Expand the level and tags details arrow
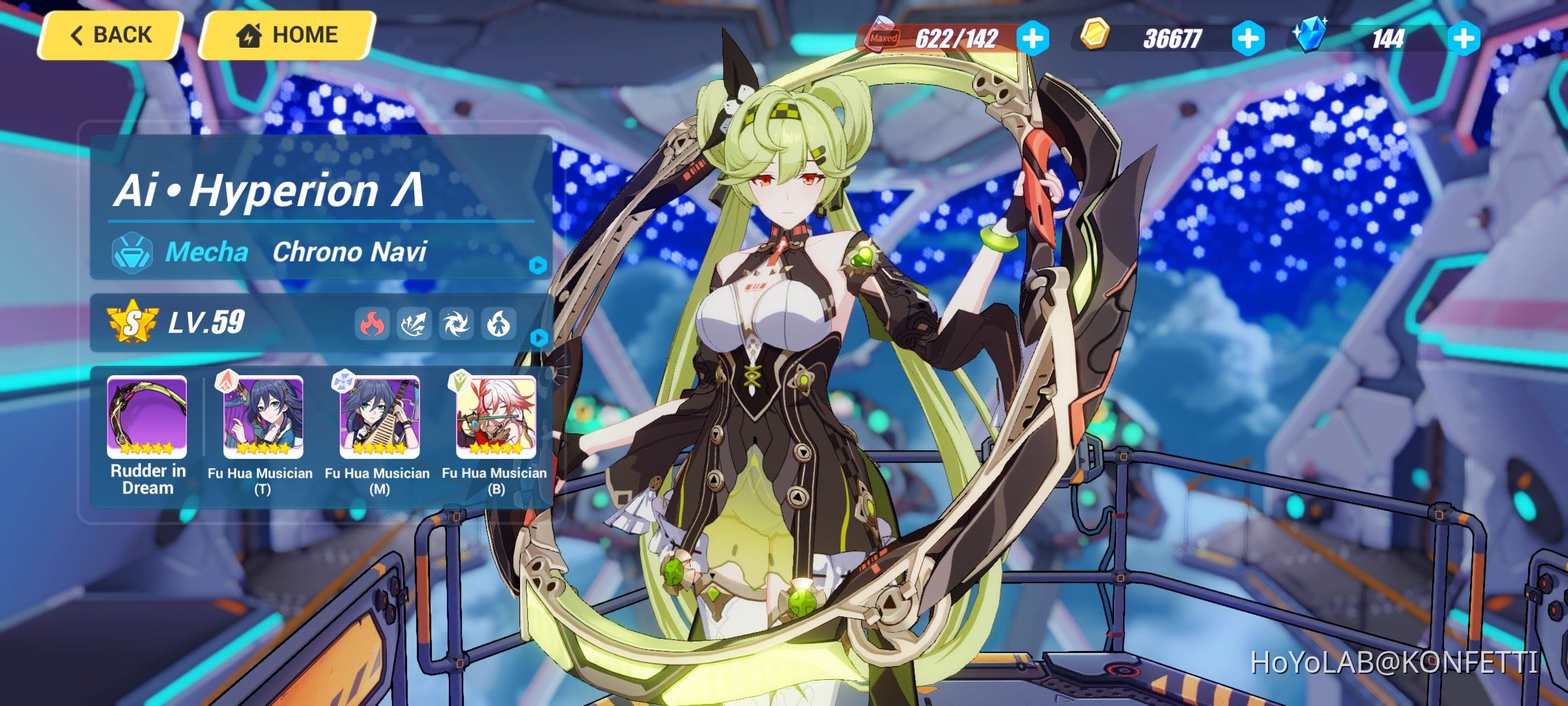This screenshot has height=706, width=1568. pyautogui.click(x=538, y=339)
